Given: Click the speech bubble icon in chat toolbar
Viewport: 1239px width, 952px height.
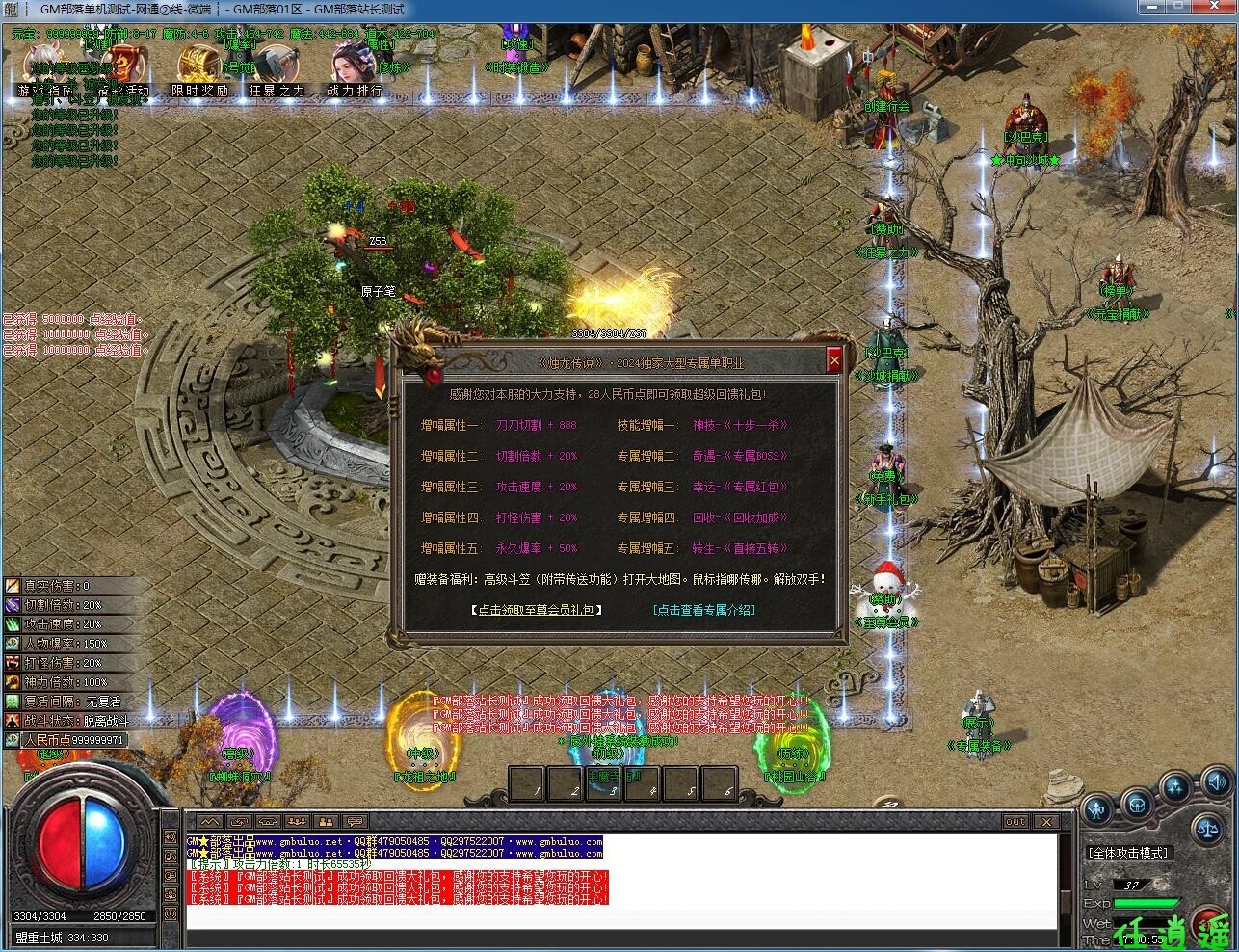Looking at the screenshot, I should pyautogui.click(x=354, y=821).
